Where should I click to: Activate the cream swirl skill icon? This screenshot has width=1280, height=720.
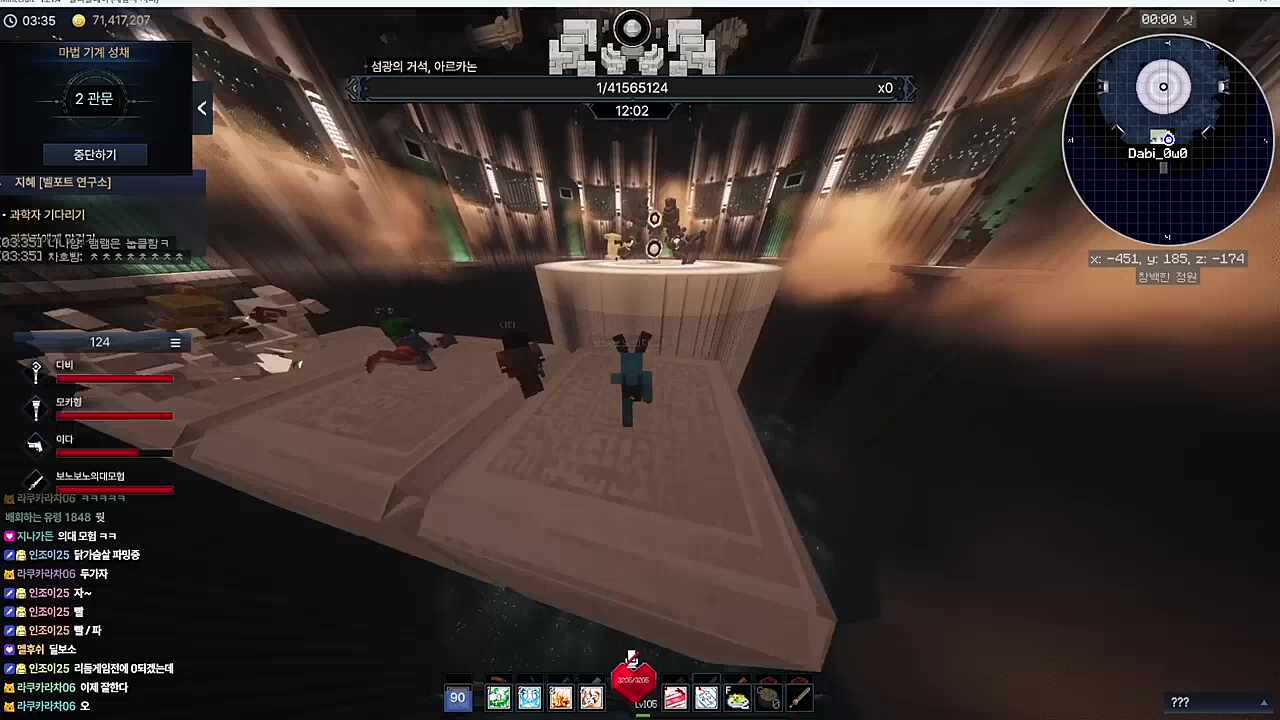click(591, 698)
